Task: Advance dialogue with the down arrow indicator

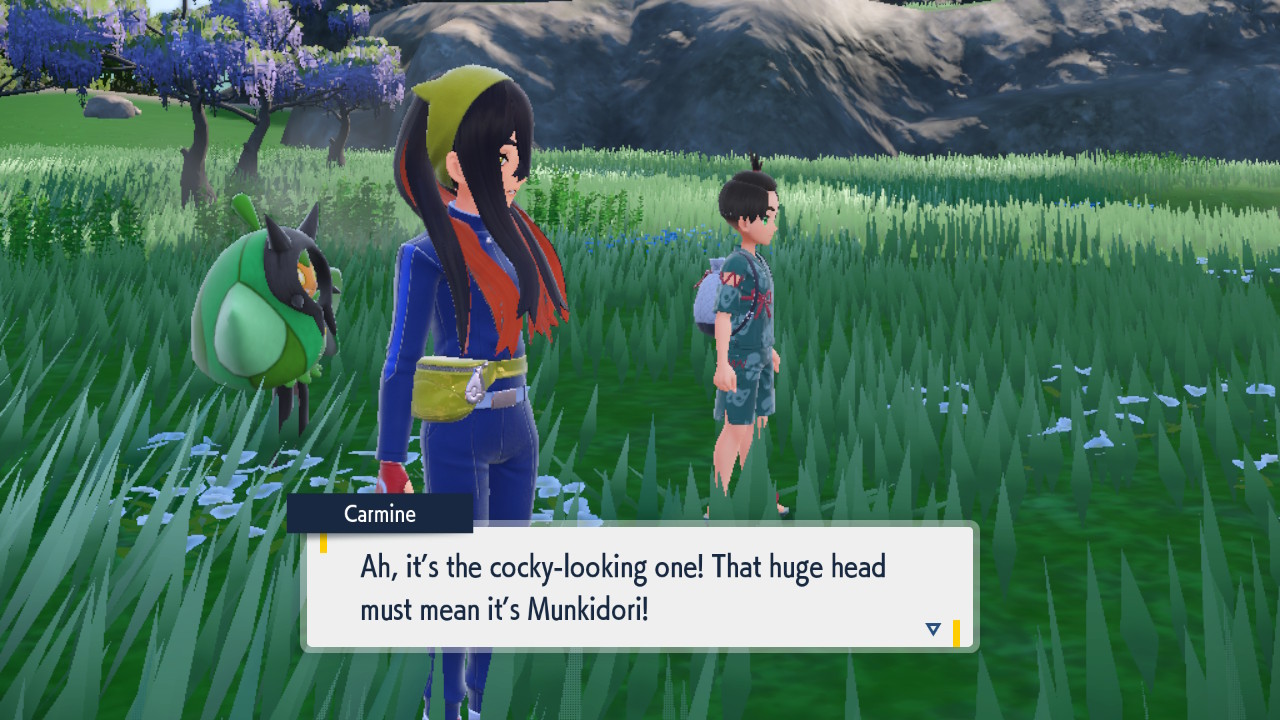Action: tap(933, 629)
